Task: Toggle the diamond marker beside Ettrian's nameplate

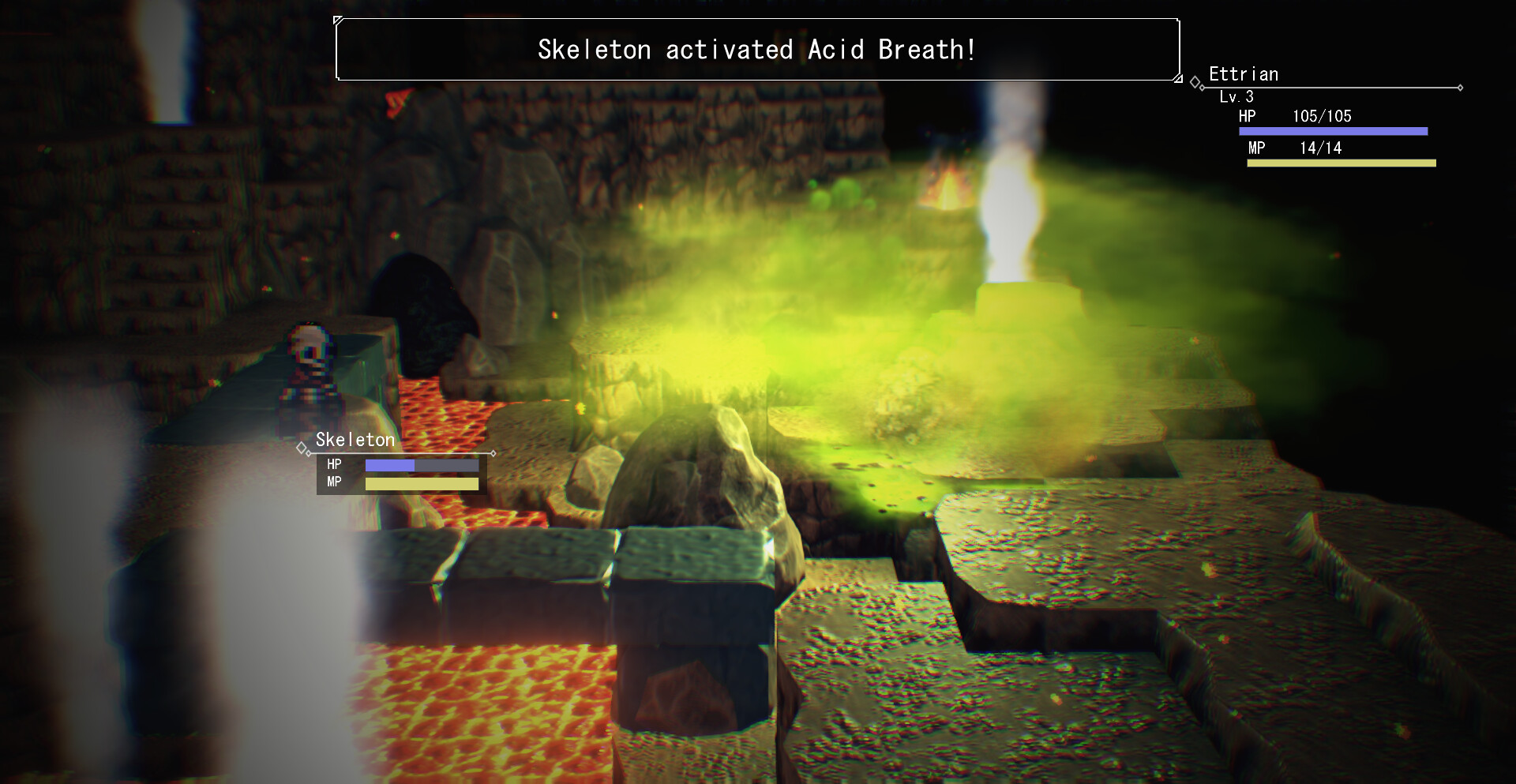Action: (x=1193, y=80)
